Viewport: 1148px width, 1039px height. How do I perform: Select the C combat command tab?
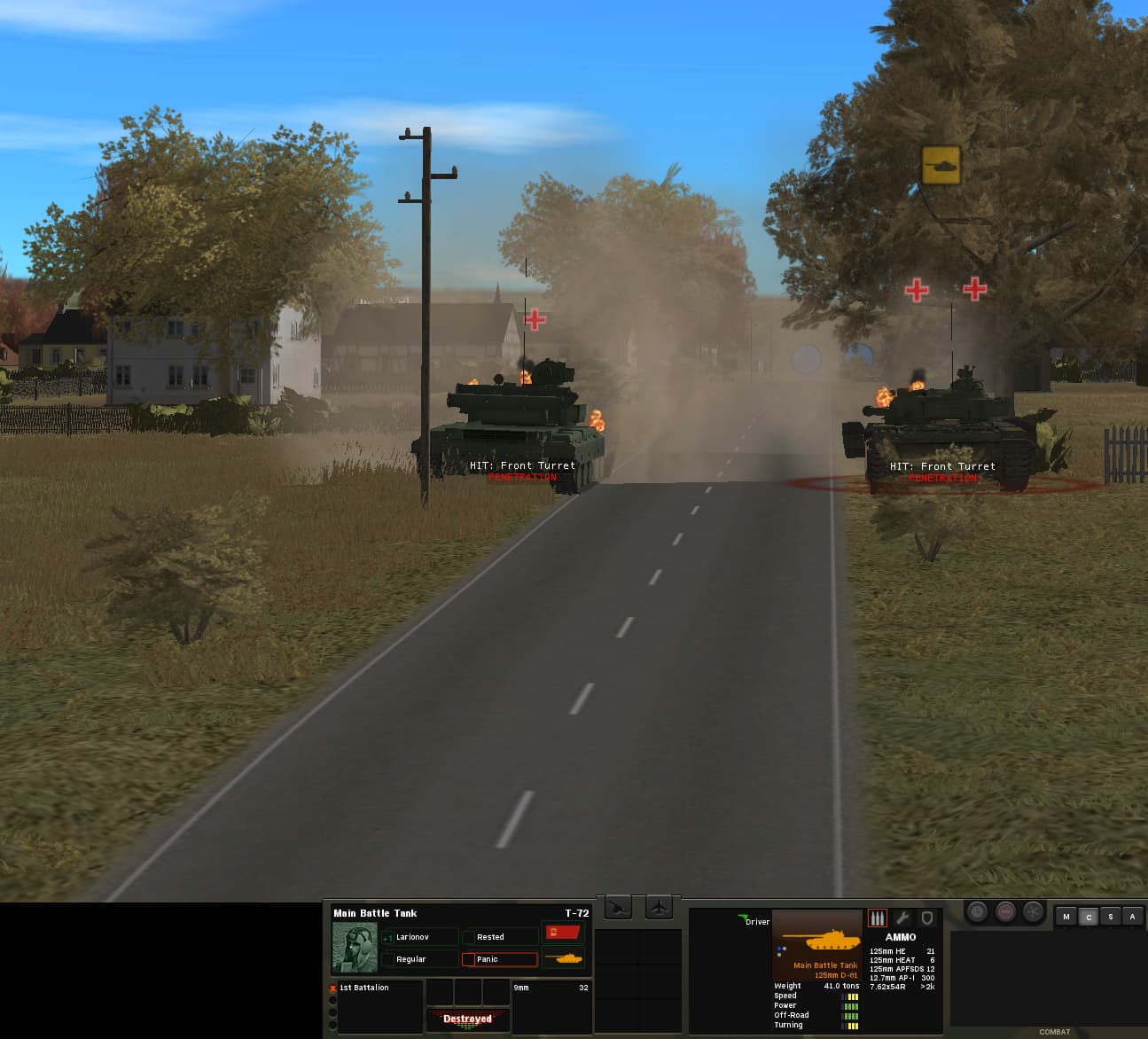point(1089,917)
